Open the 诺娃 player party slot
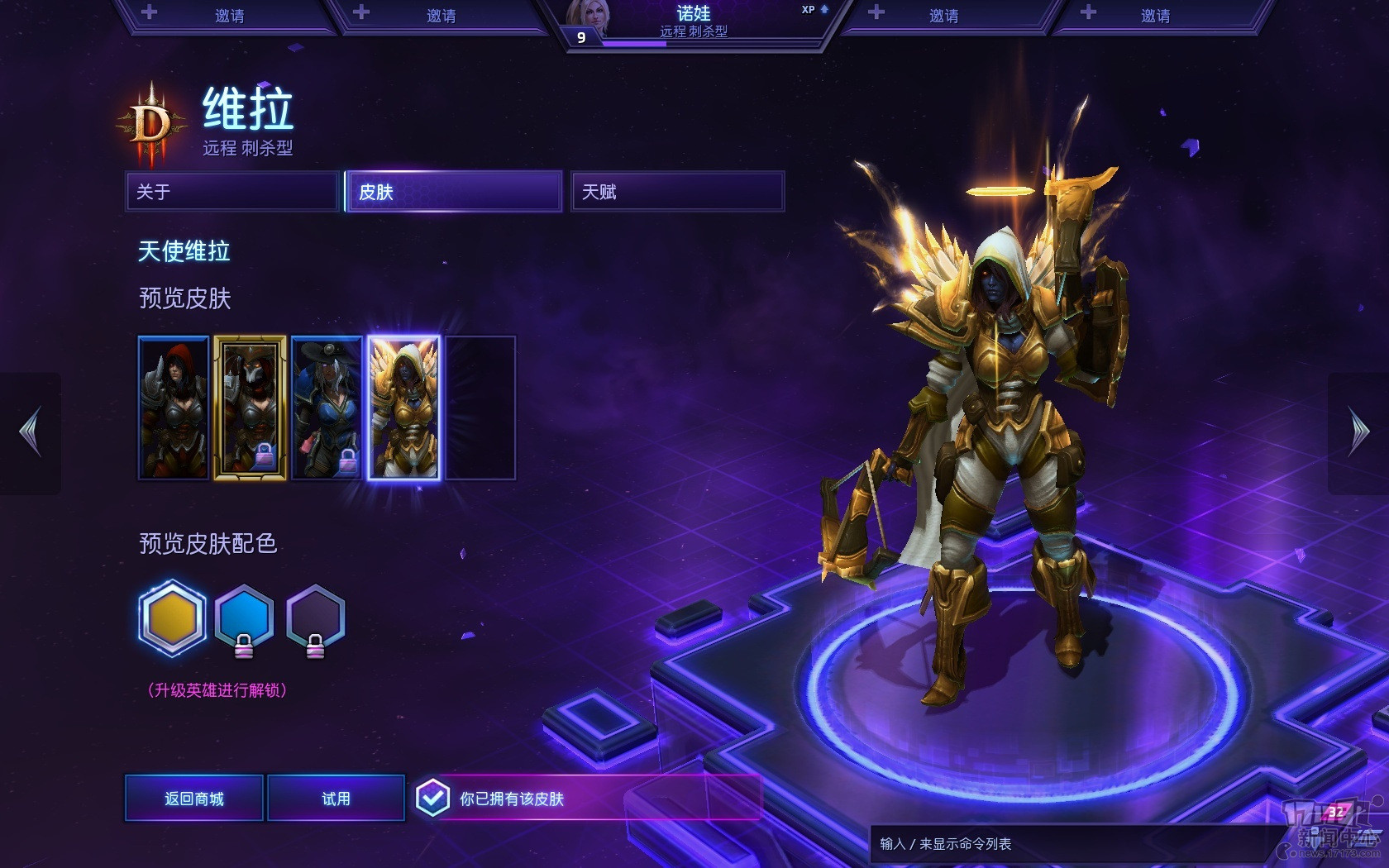This screenshot has width=1389, height=868. [x=693, y=22]
